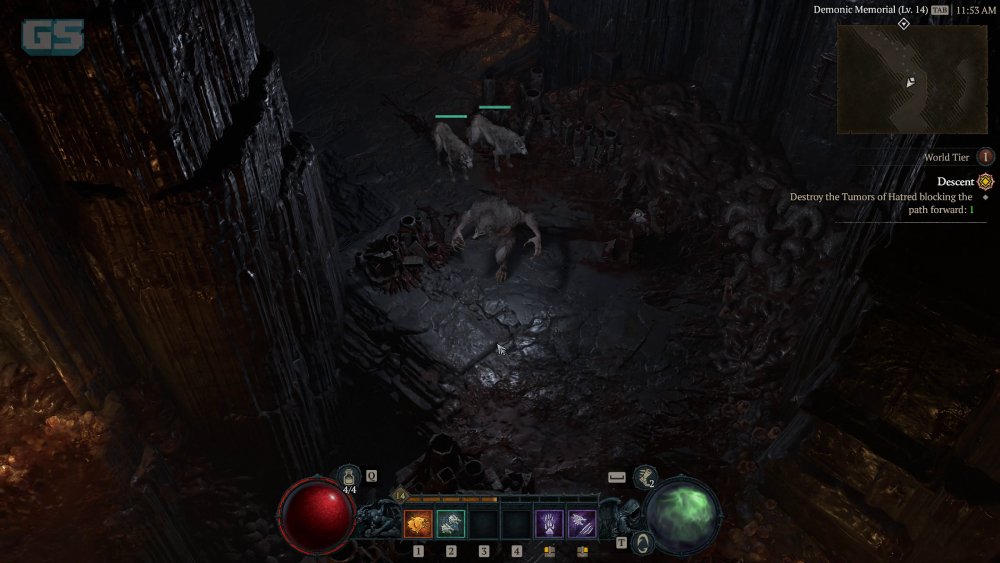Click the World Tier I badge
The image size is (1000, 563).
click(986, 157)
